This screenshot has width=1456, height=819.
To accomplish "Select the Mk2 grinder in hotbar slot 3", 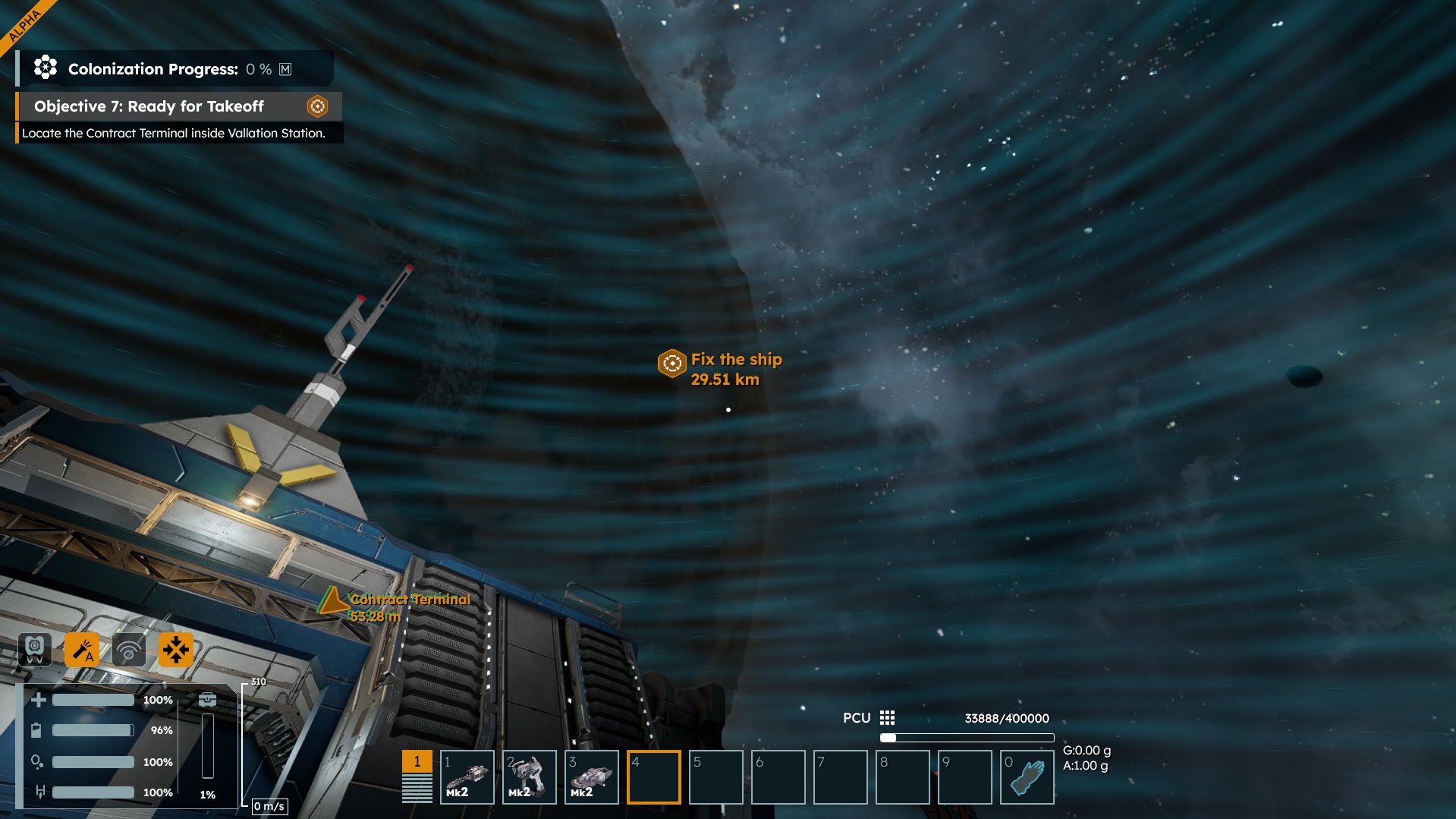I will (x=592, y=776).
